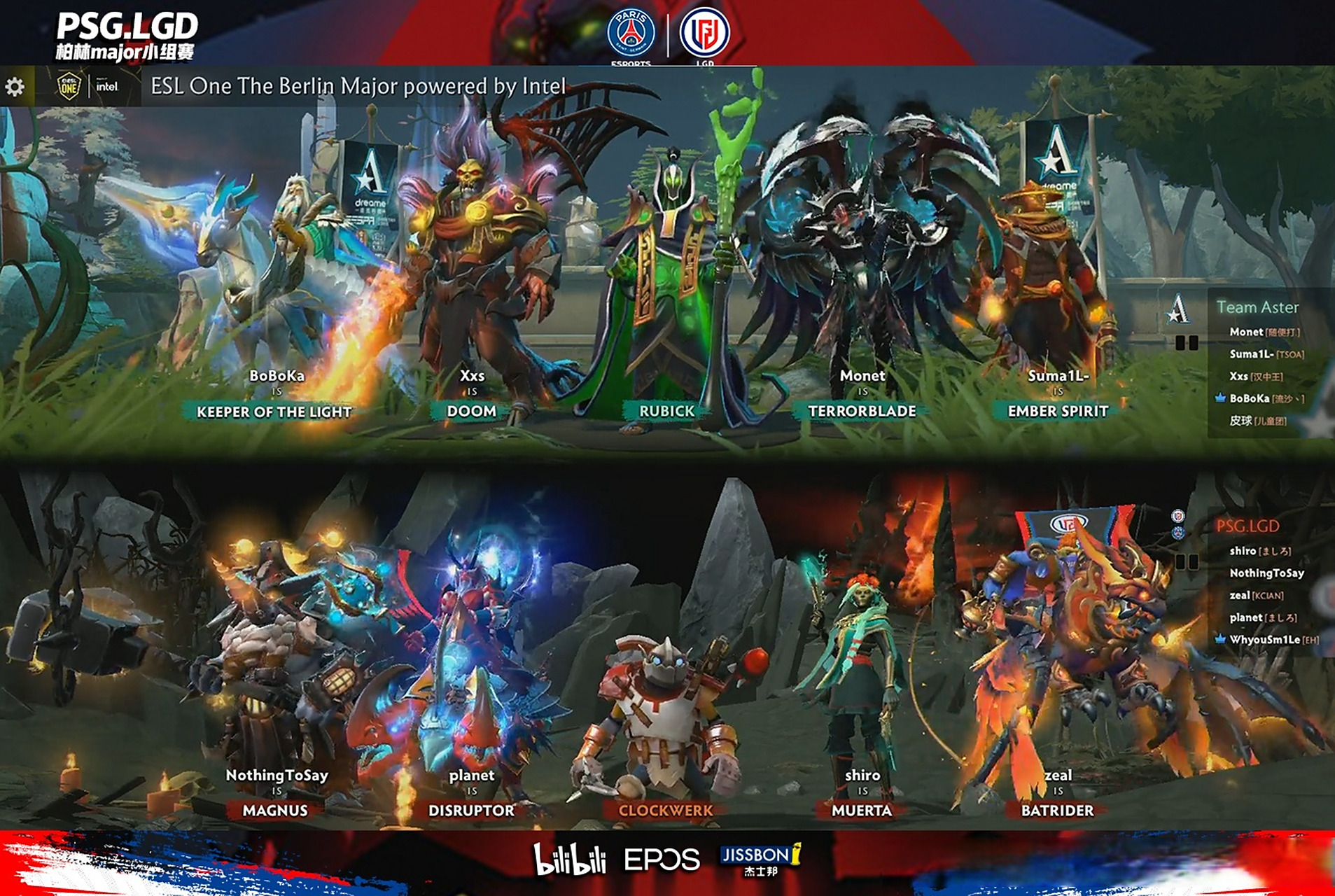Image resolution: width=1335 pixels, height=896 pixels.
Task: Open the settings gear menu
Action: [15, 87]
